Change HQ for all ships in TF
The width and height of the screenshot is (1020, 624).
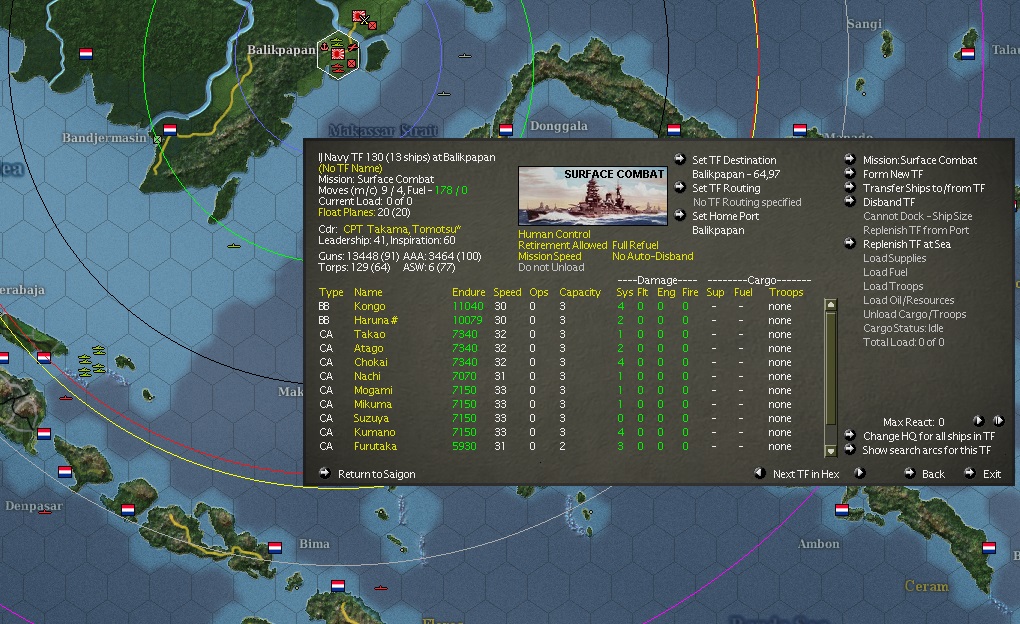point(928,436)
